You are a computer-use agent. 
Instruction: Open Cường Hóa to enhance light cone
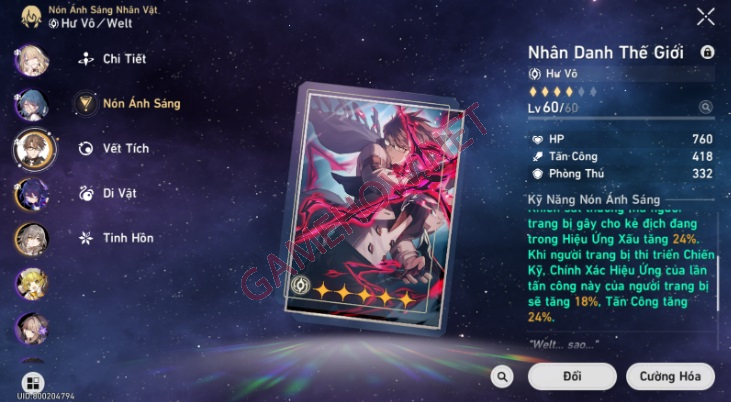click(x=670, y=376)
